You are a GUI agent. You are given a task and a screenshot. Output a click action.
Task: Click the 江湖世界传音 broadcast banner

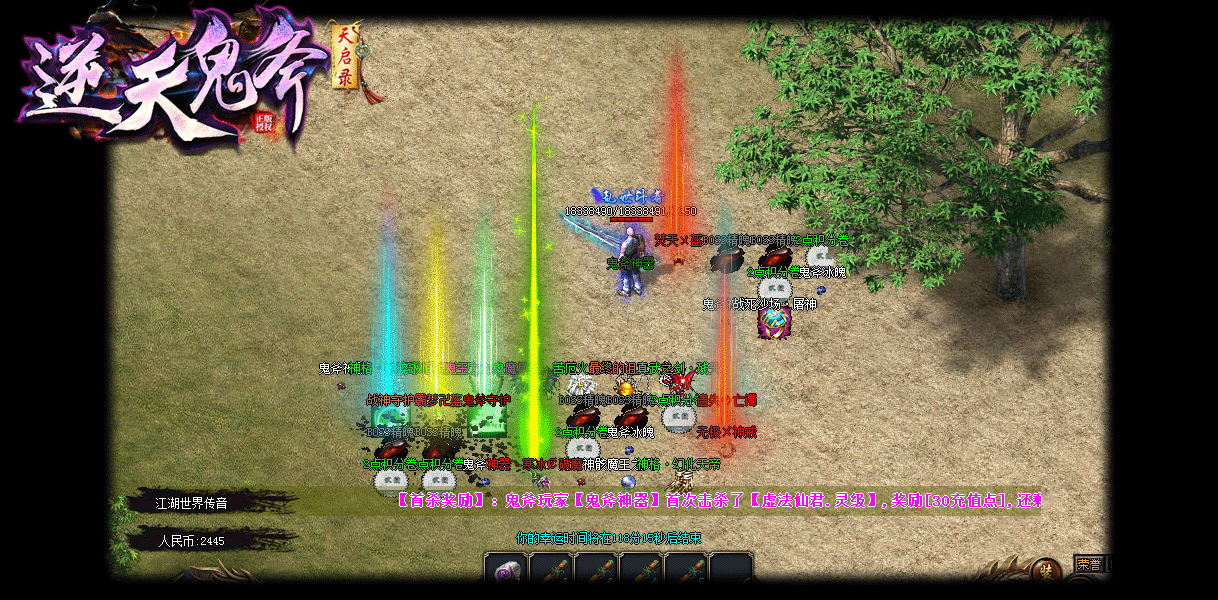(x=192, y=503)
